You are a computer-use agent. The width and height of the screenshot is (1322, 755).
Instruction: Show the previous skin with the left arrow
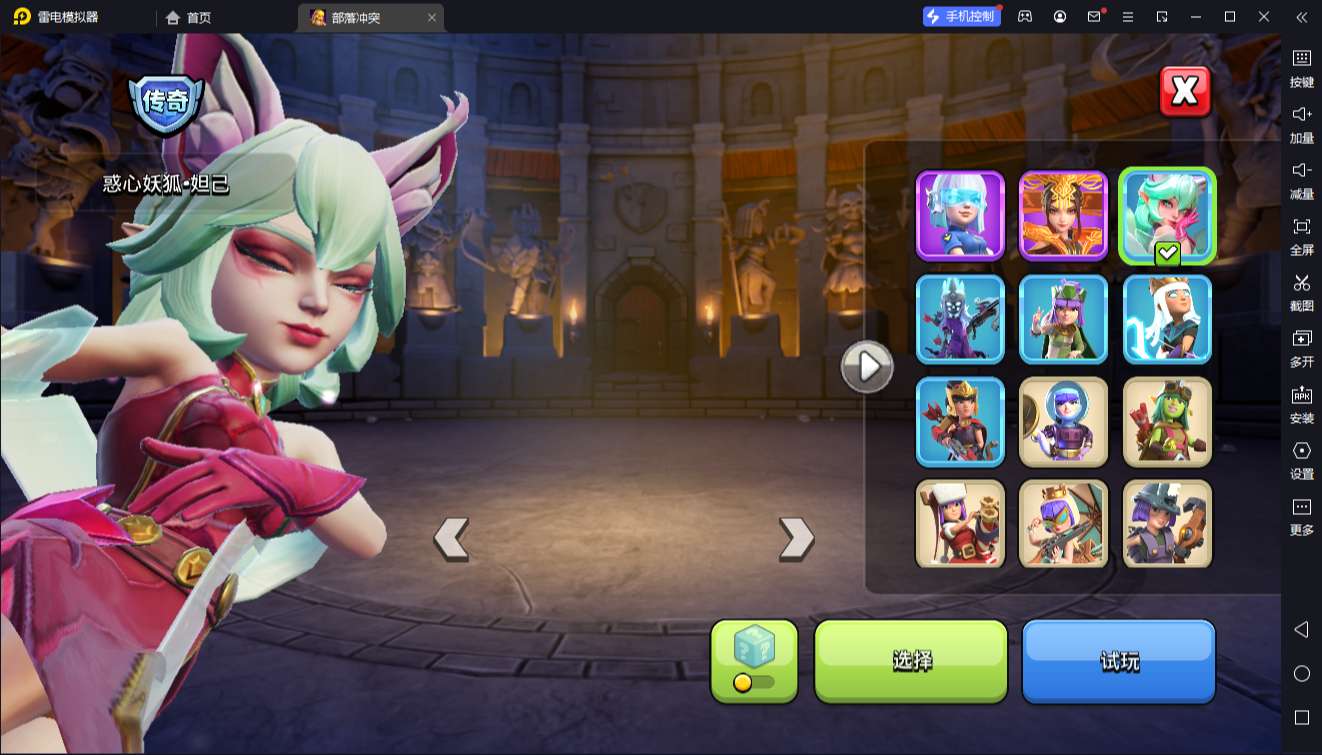[x=451, y=538]
